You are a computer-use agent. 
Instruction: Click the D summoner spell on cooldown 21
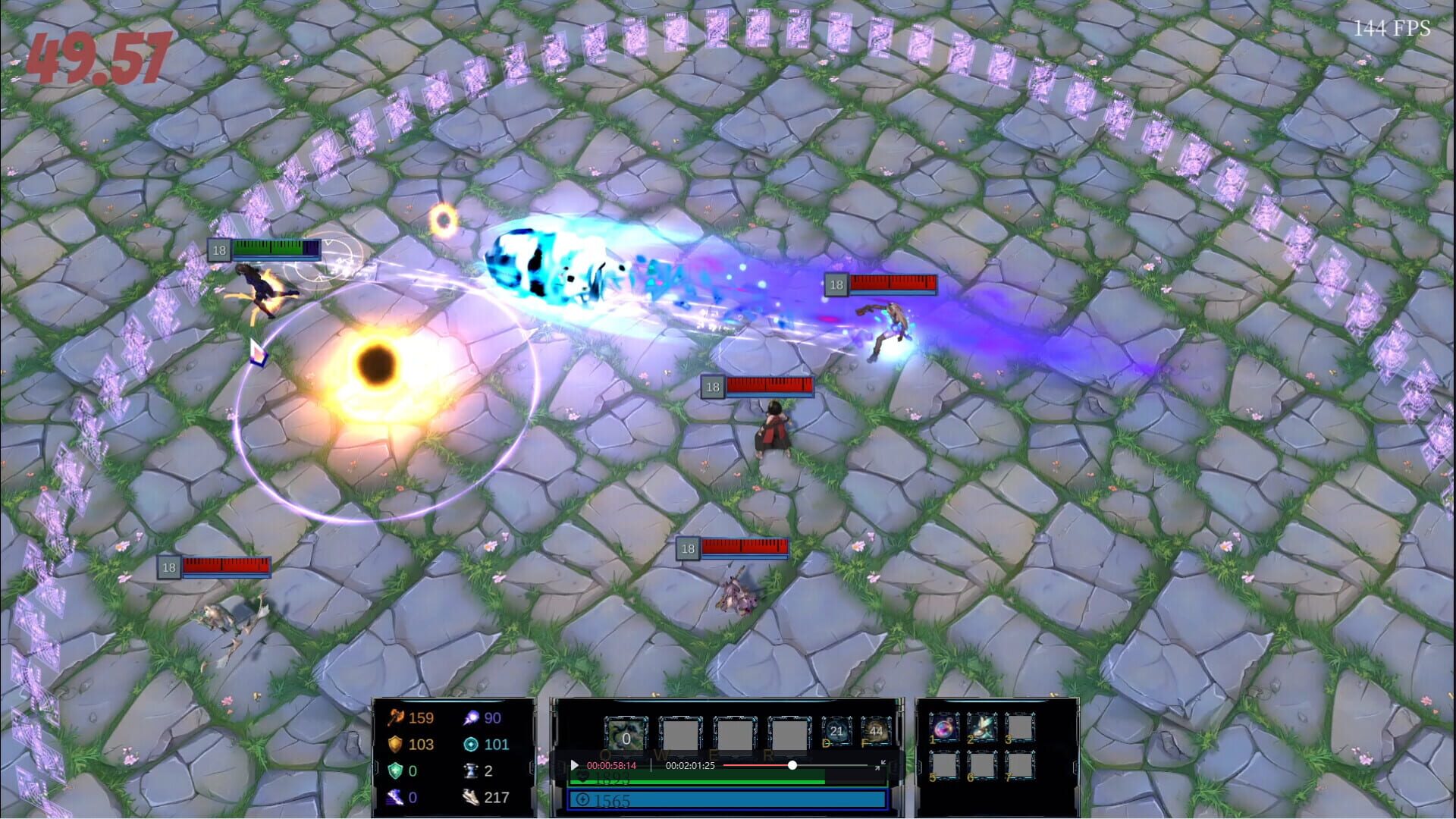pyautogui.click(x=836, y=731)
